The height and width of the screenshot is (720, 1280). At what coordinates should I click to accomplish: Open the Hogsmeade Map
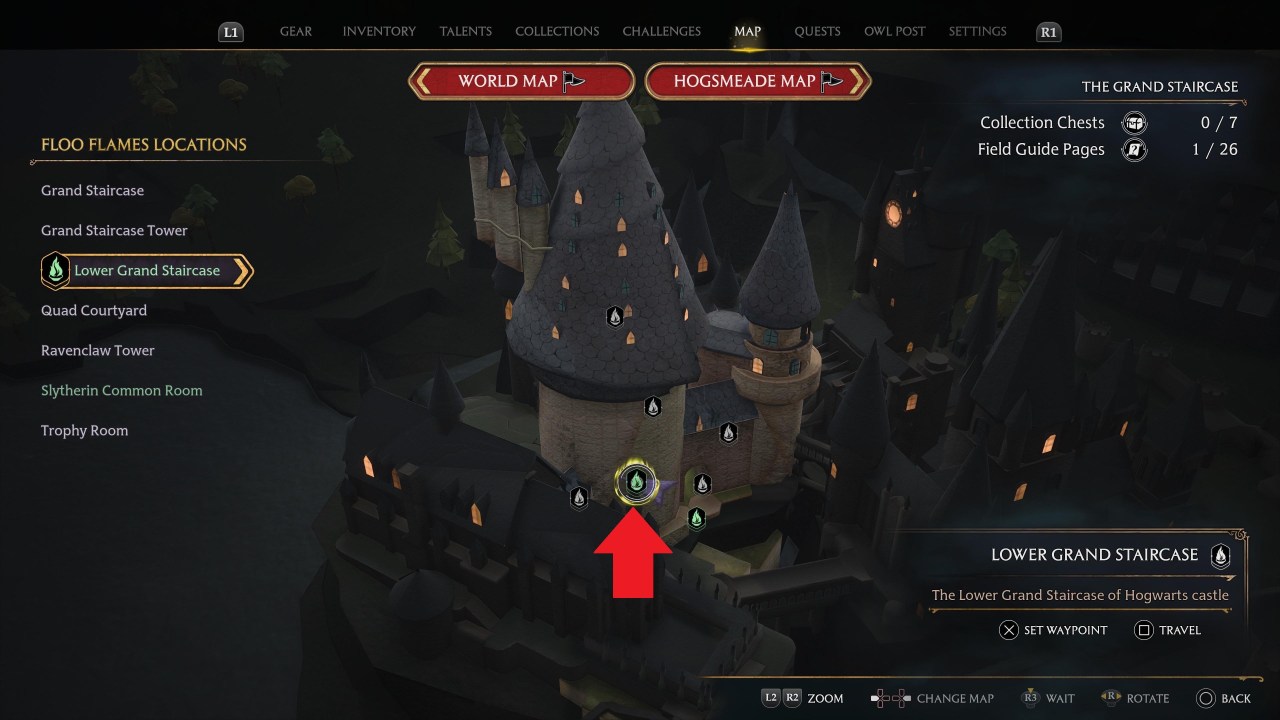[757, 80]
